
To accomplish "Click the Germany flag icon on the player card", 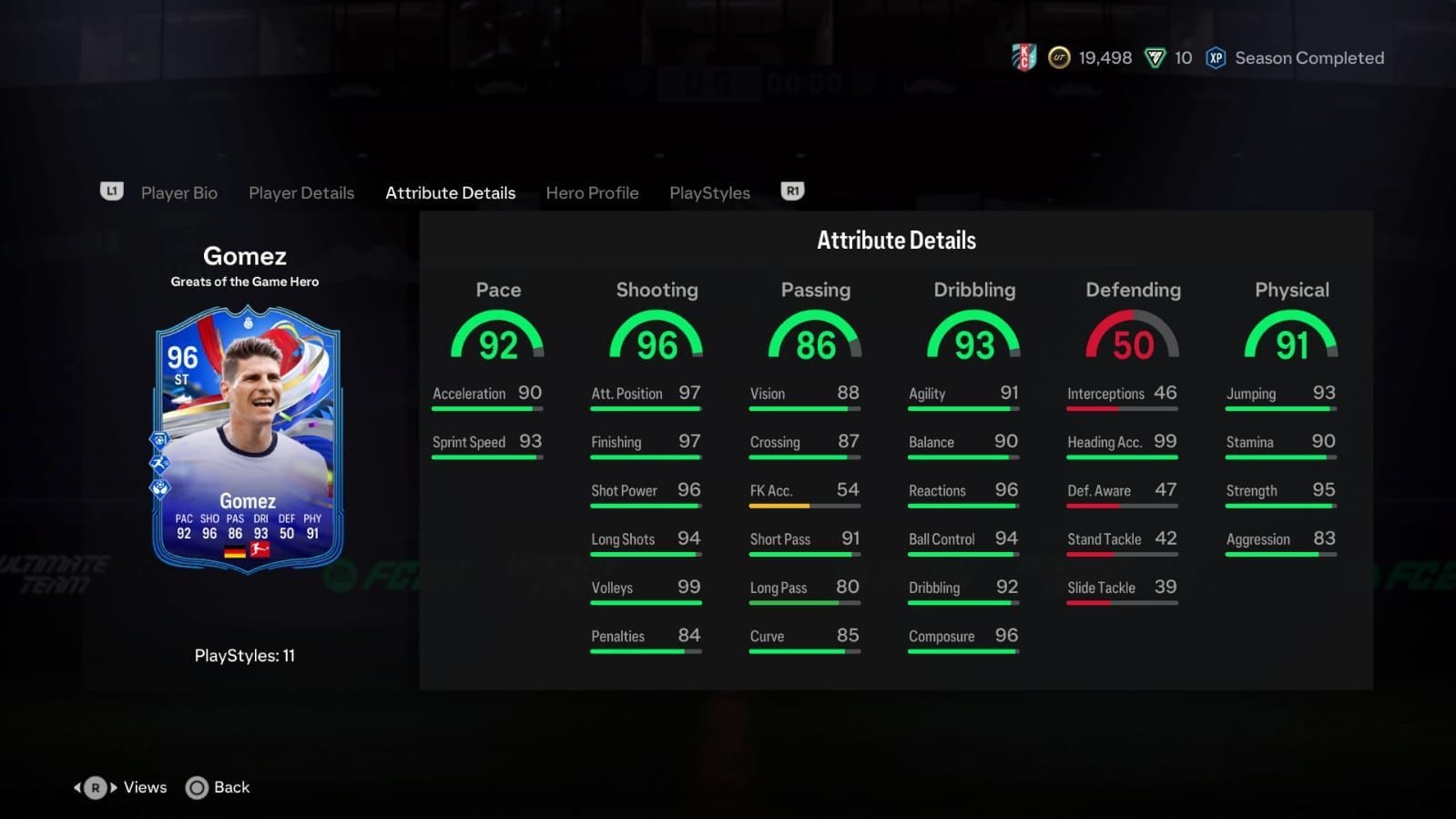I will [235, 550].
